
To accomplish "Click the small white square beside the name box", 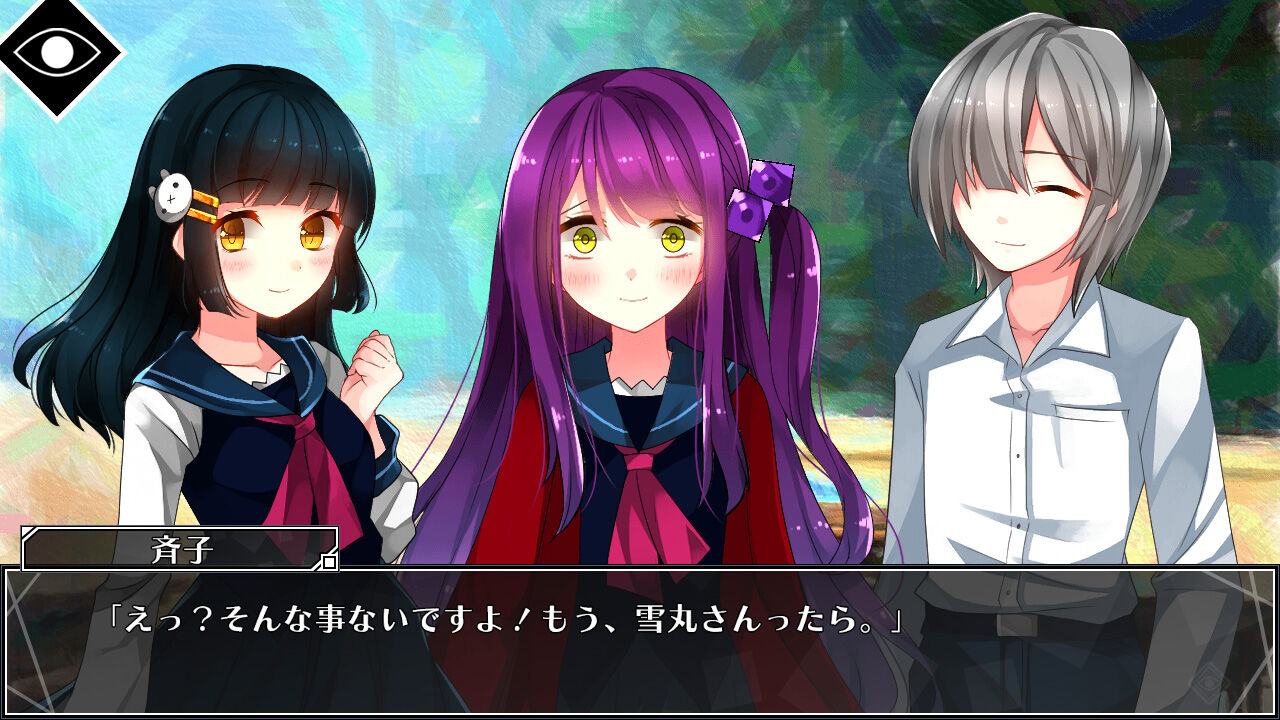I will 330,562.
